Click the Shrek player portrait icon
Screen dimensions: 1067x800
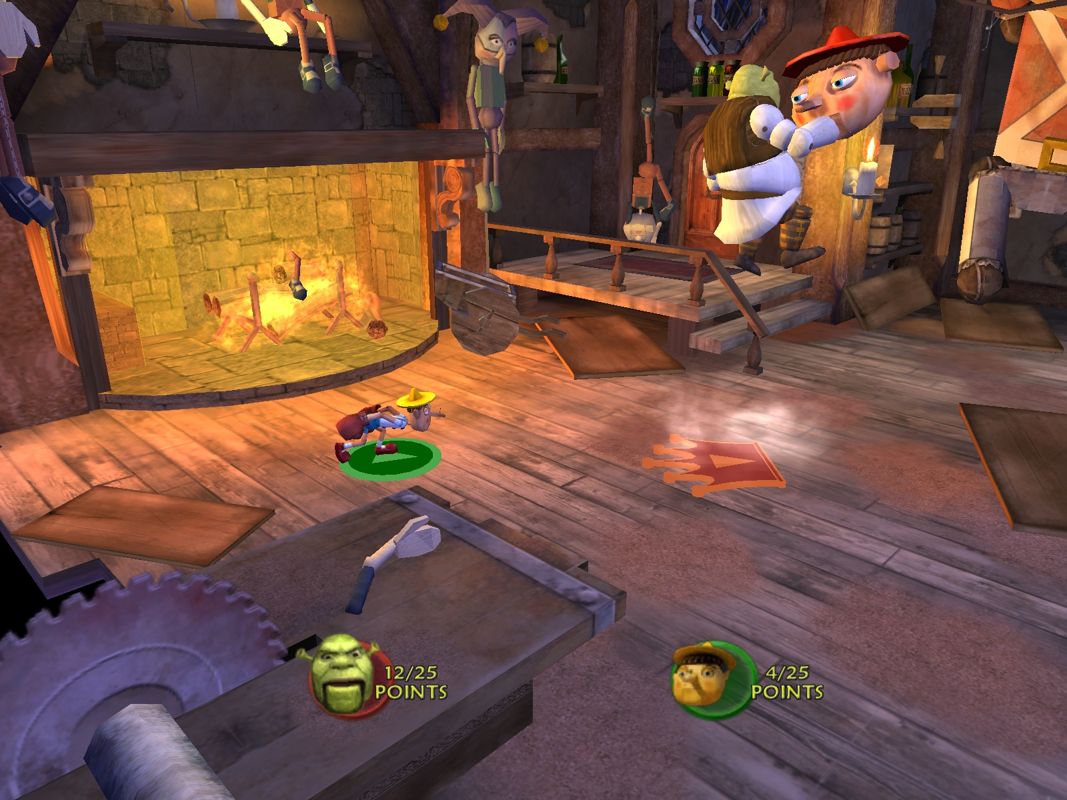point(342,677)
